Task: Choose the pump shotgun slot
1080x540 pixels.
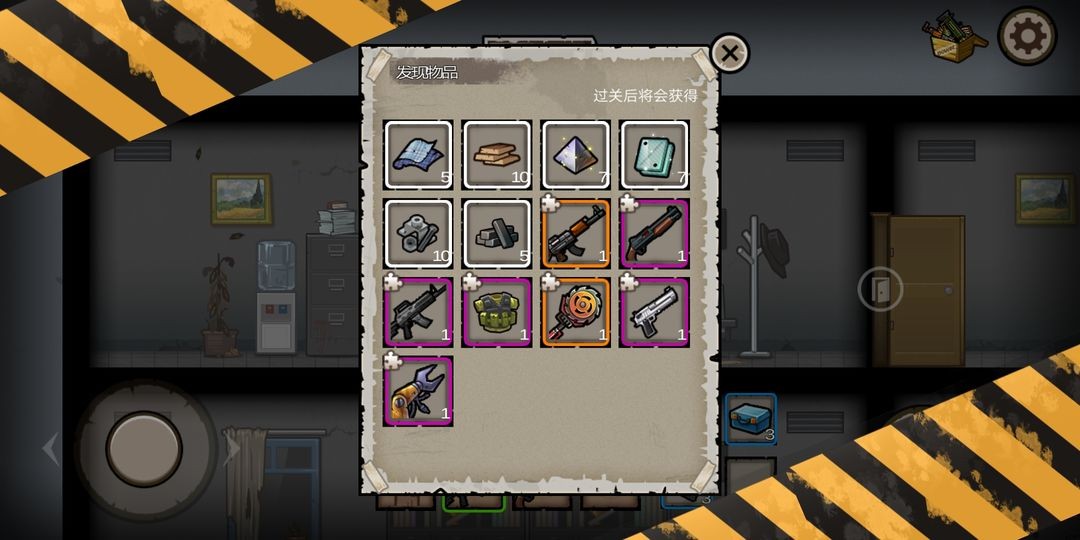Action: point(654,234)
